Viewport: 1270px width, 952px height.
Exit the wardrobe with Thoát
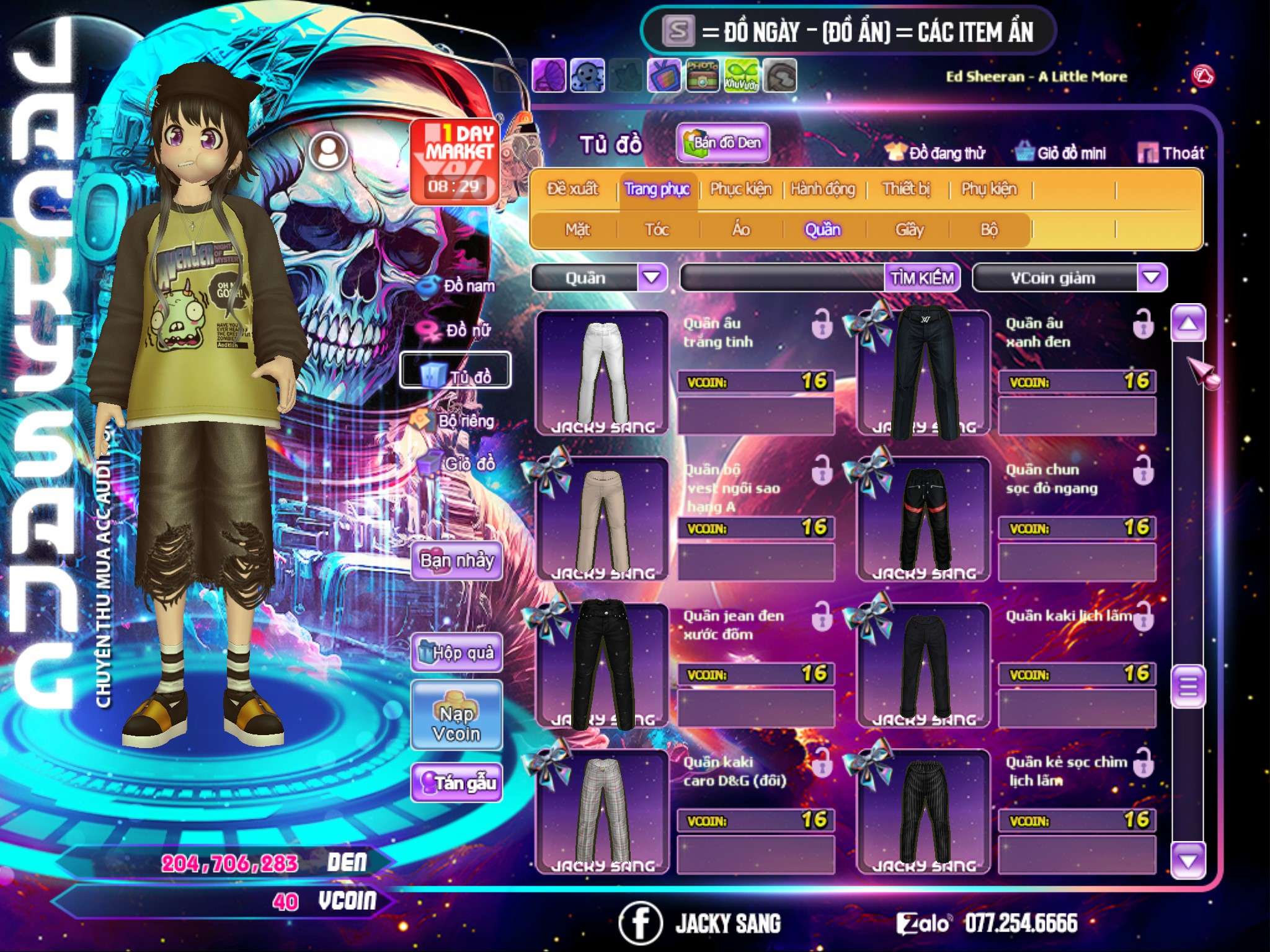1171,153
